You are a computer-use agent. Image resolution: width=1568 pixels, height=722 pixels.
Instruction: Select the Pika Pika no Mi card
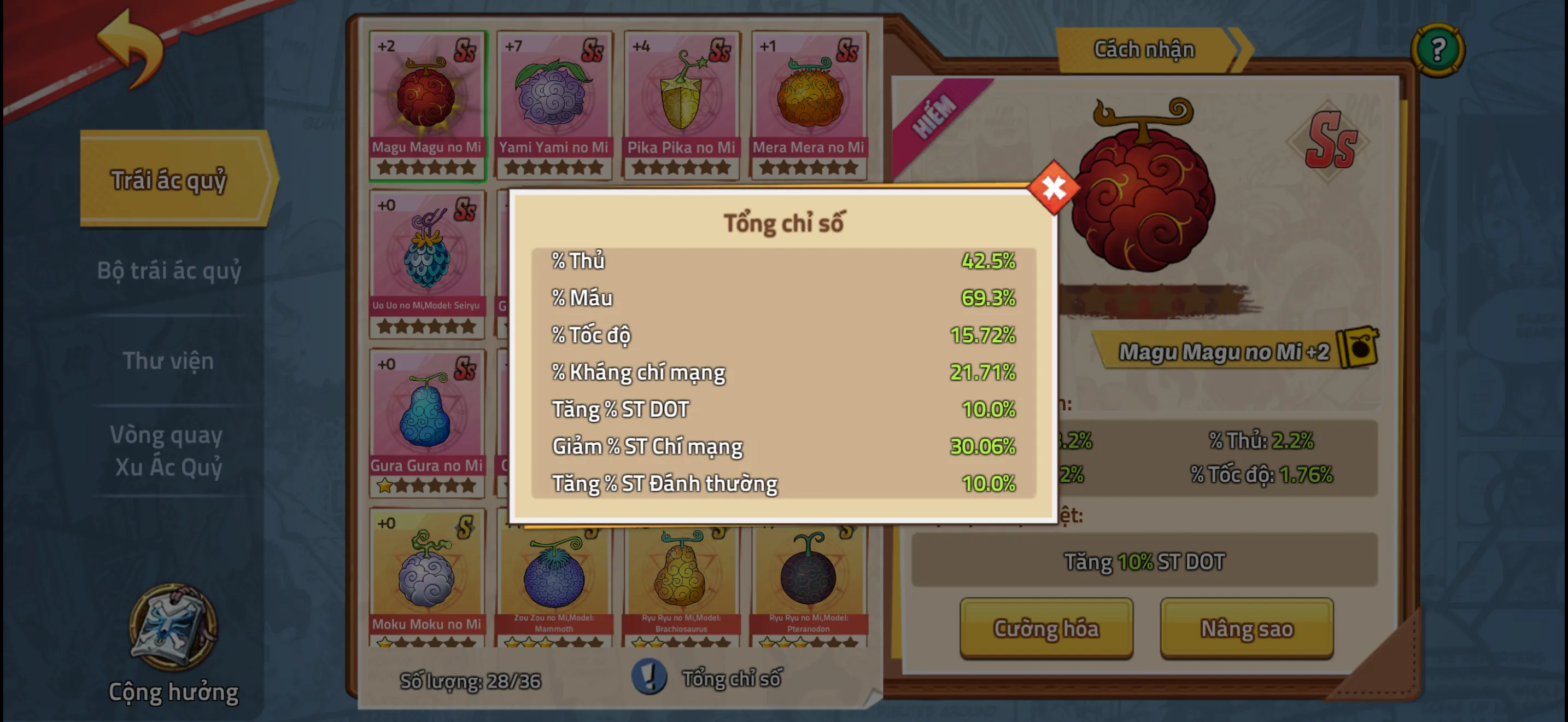pyautogui.click(x=681, y=101)
